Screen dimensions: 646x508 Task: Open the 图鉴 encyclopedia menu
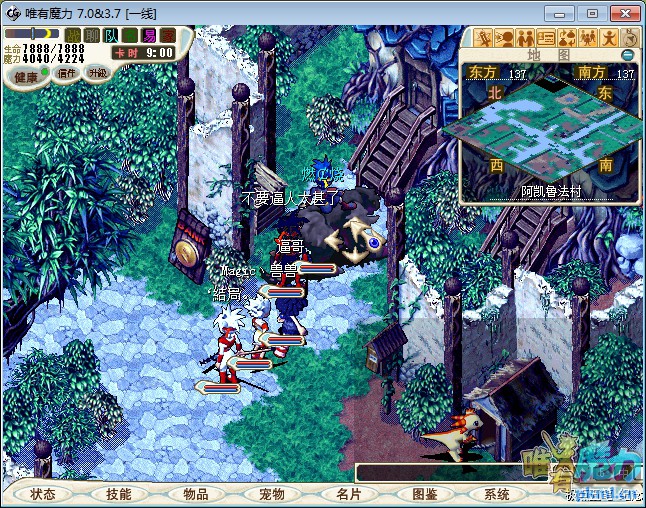[424, 494]
